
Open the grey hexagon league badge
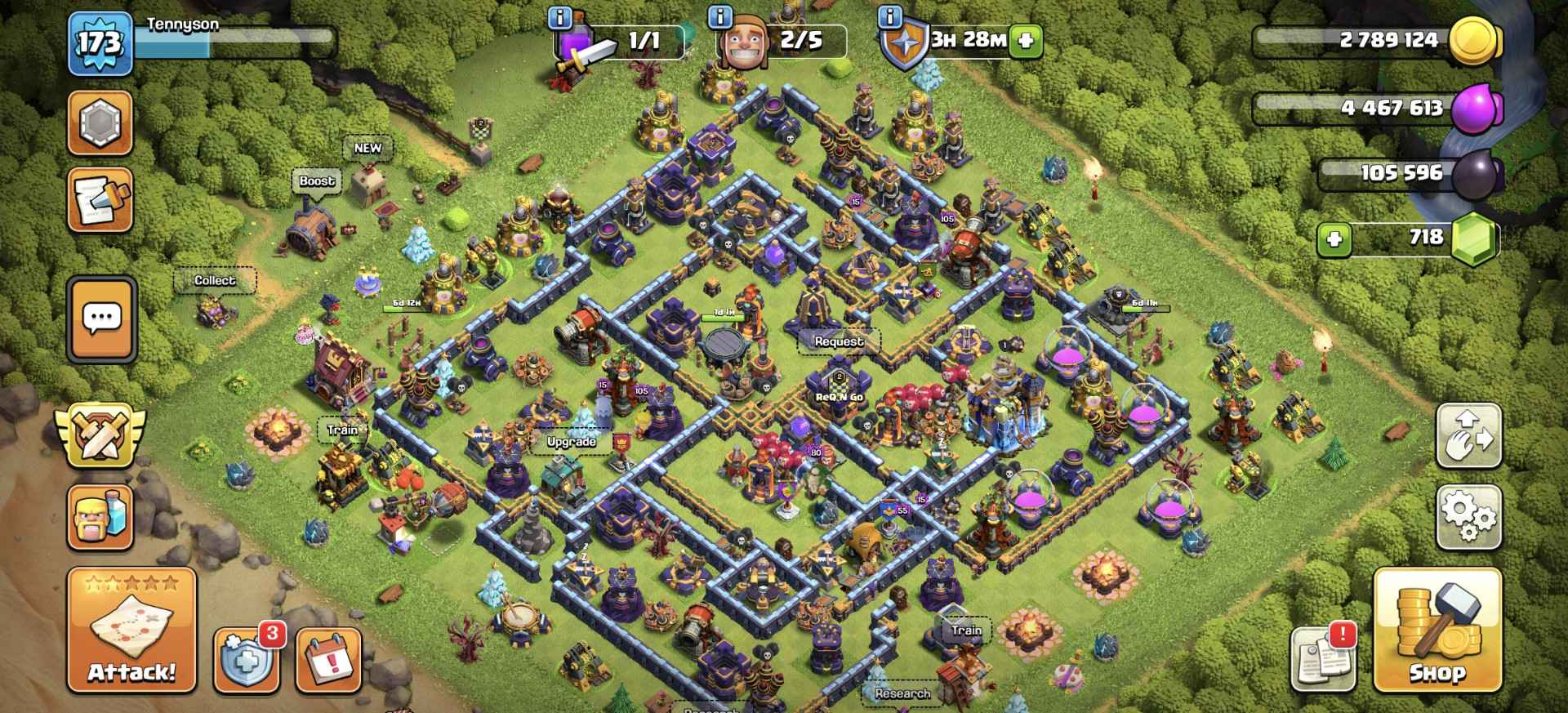point(100,123)
